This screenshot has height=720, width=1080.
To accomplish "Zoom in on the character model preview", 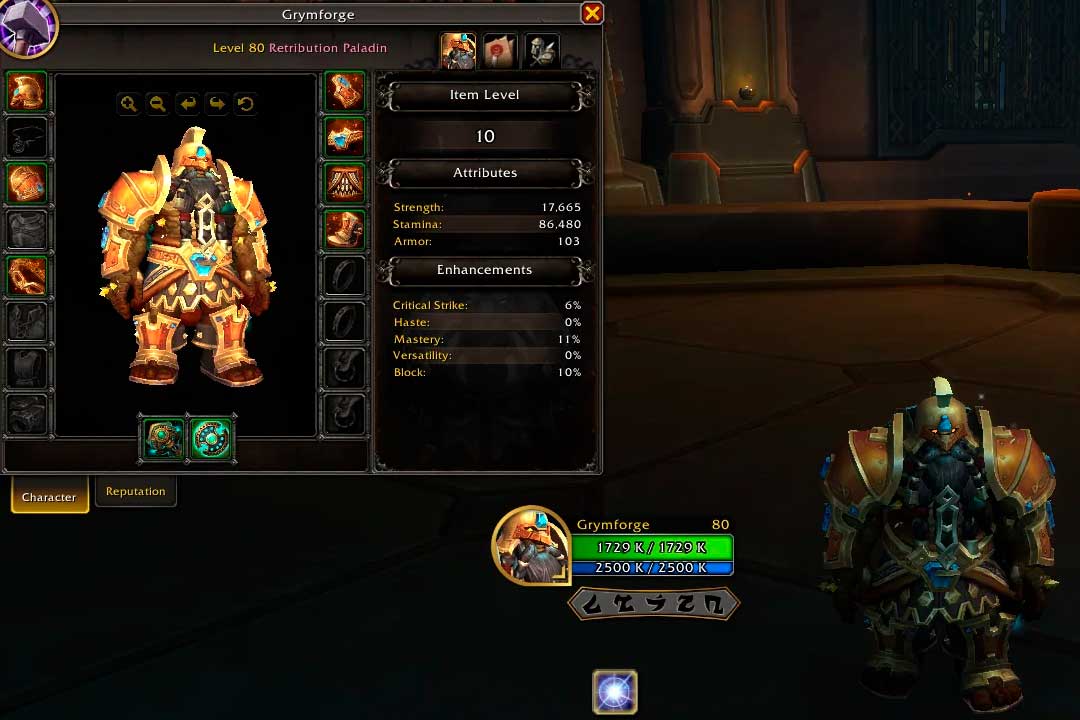I will [128, 103].
